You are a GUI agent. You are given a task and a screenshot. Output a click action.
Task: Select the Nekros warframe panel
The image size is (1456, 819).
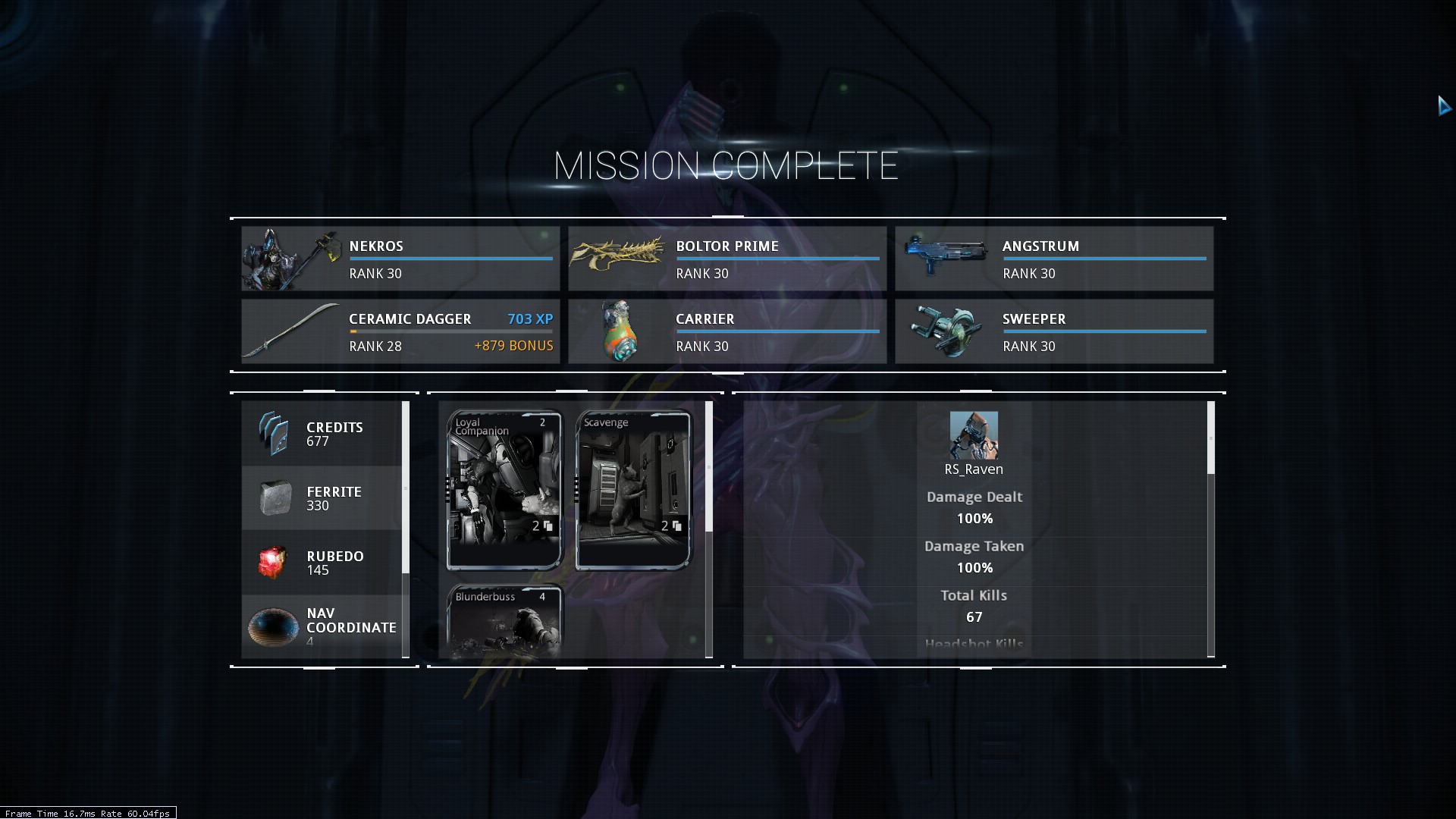pyautogui.click(x=400, y=259)
